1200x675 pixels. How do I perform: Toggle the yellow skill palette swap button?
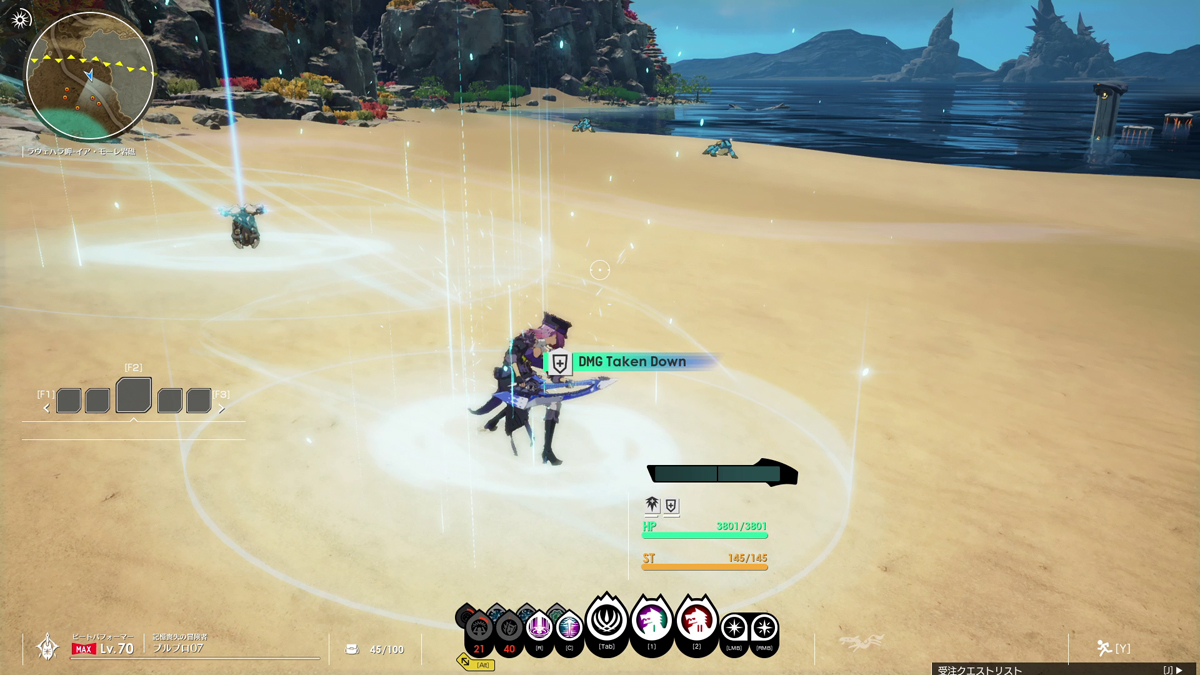[x=475, y=663]
